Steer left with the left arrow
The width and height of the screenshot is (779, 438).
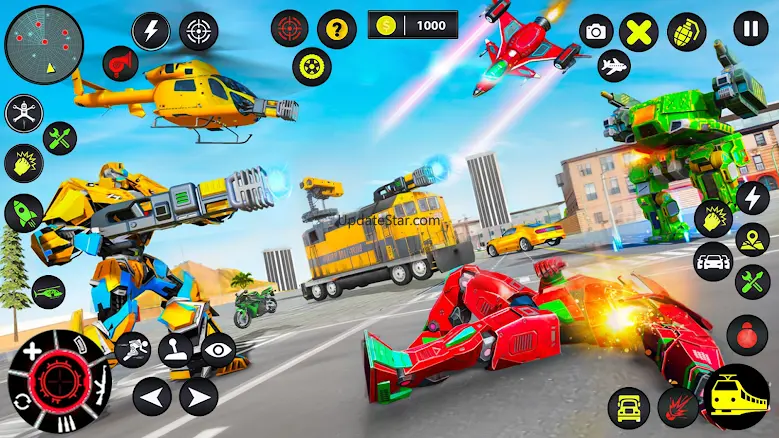coord(151,397)
